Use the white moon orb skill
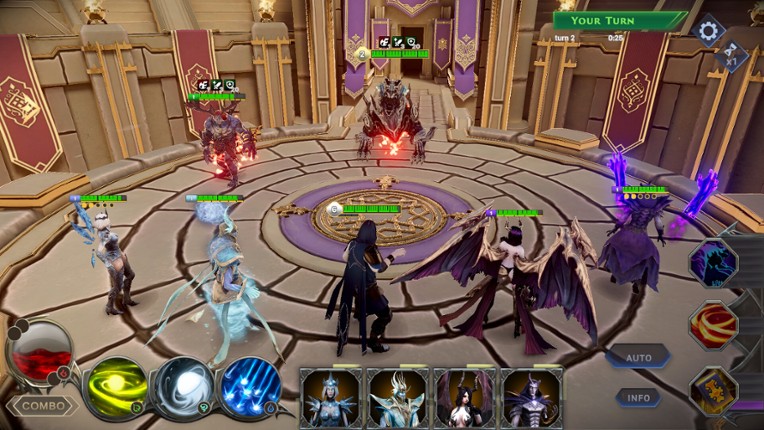 183,387
